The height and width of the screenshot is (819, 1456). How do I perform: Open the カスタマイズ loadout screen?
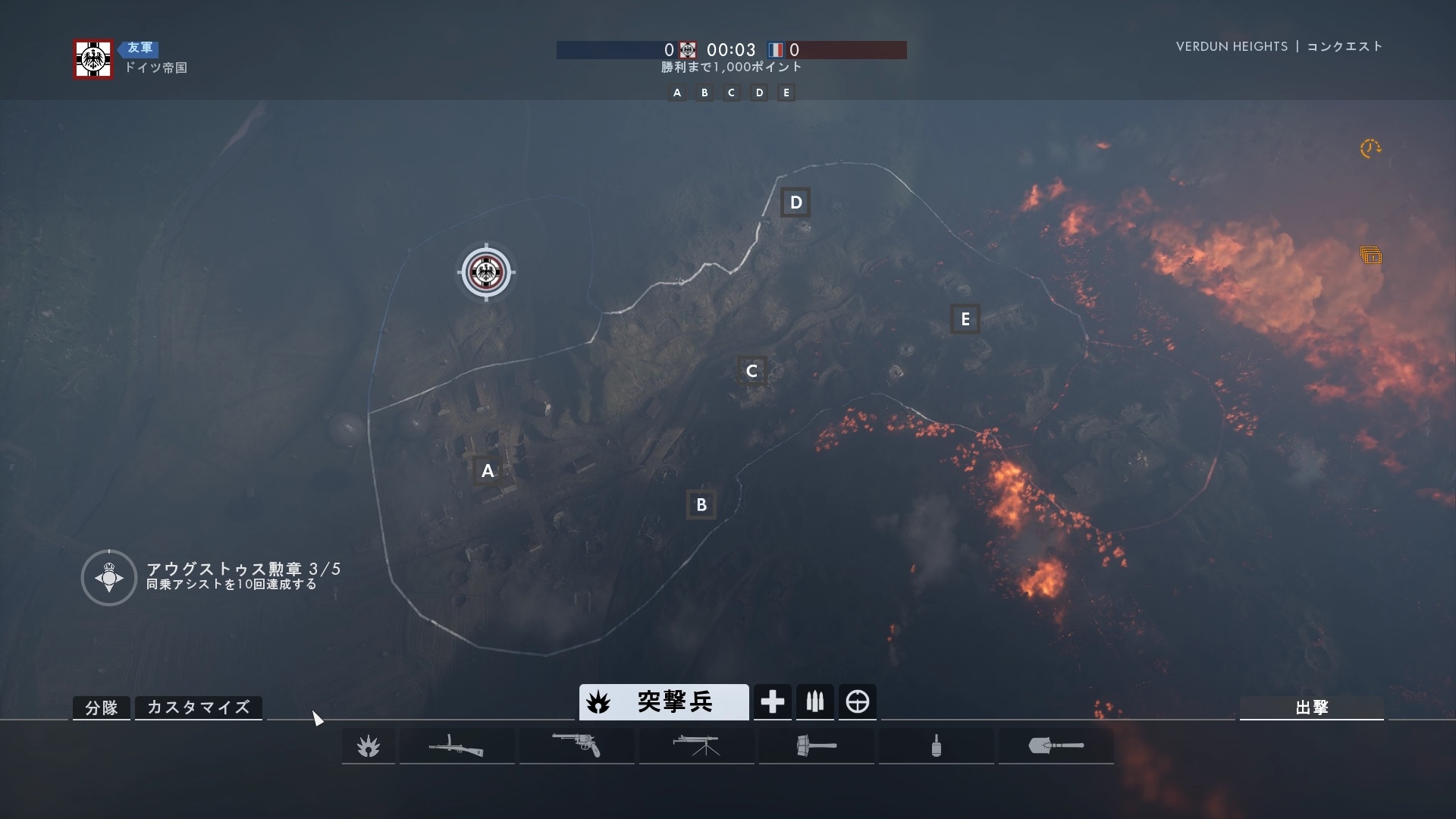click(199, 708)
